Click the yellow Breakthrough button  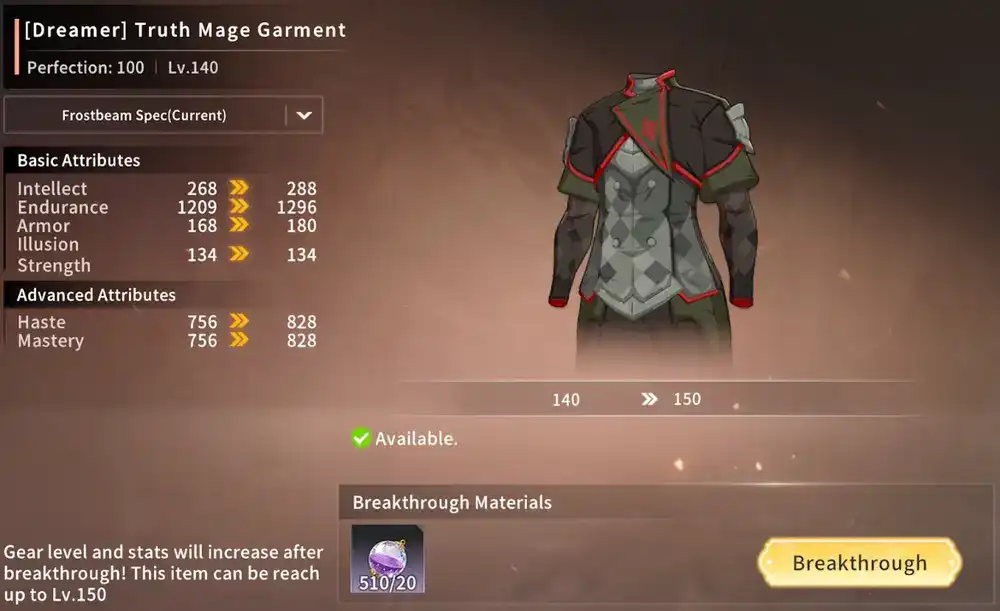coord(859,563)
